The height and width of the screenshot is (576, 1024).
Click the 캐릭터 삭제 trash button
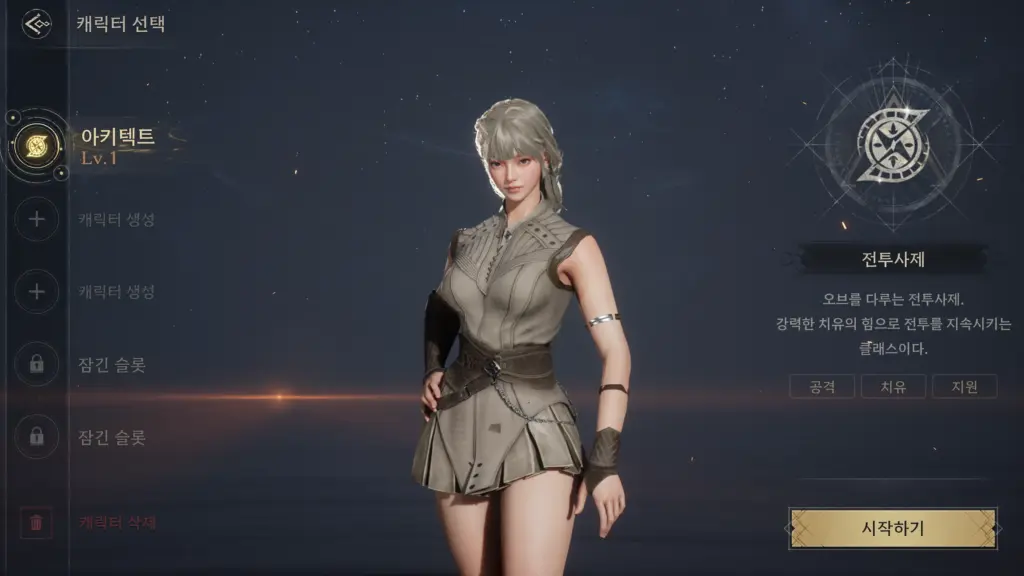37,522
